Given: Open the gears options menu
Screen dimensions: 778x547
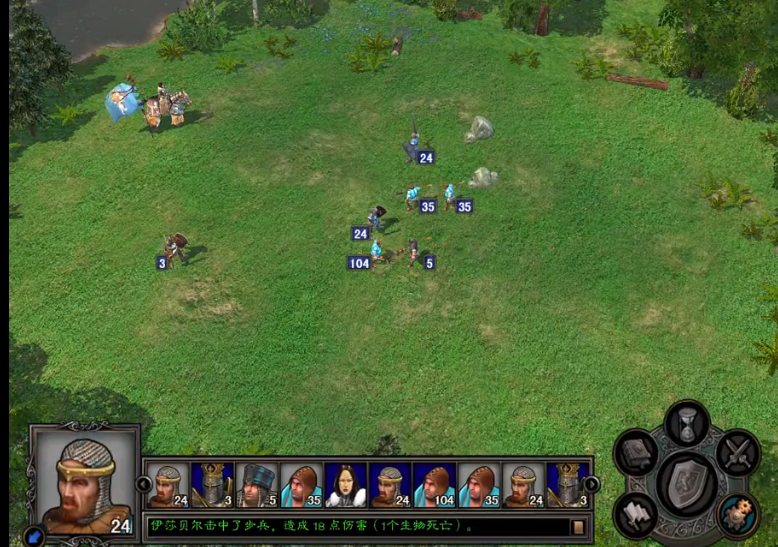Looking at the screenshot, I should tap(738, 514).
